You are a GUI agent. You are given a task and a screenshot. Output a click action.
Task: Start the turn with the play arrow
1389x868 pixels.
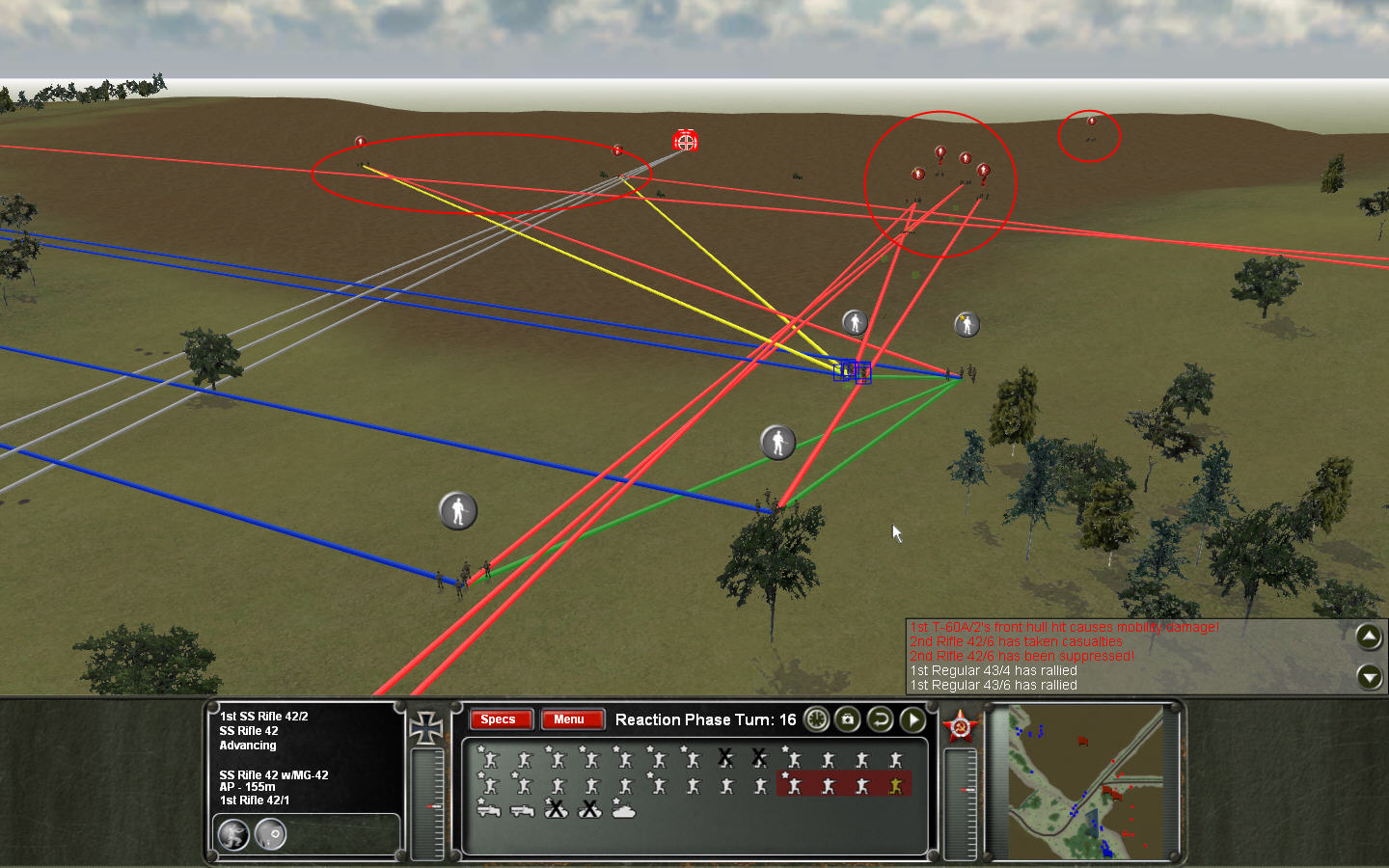click(912, 719)
